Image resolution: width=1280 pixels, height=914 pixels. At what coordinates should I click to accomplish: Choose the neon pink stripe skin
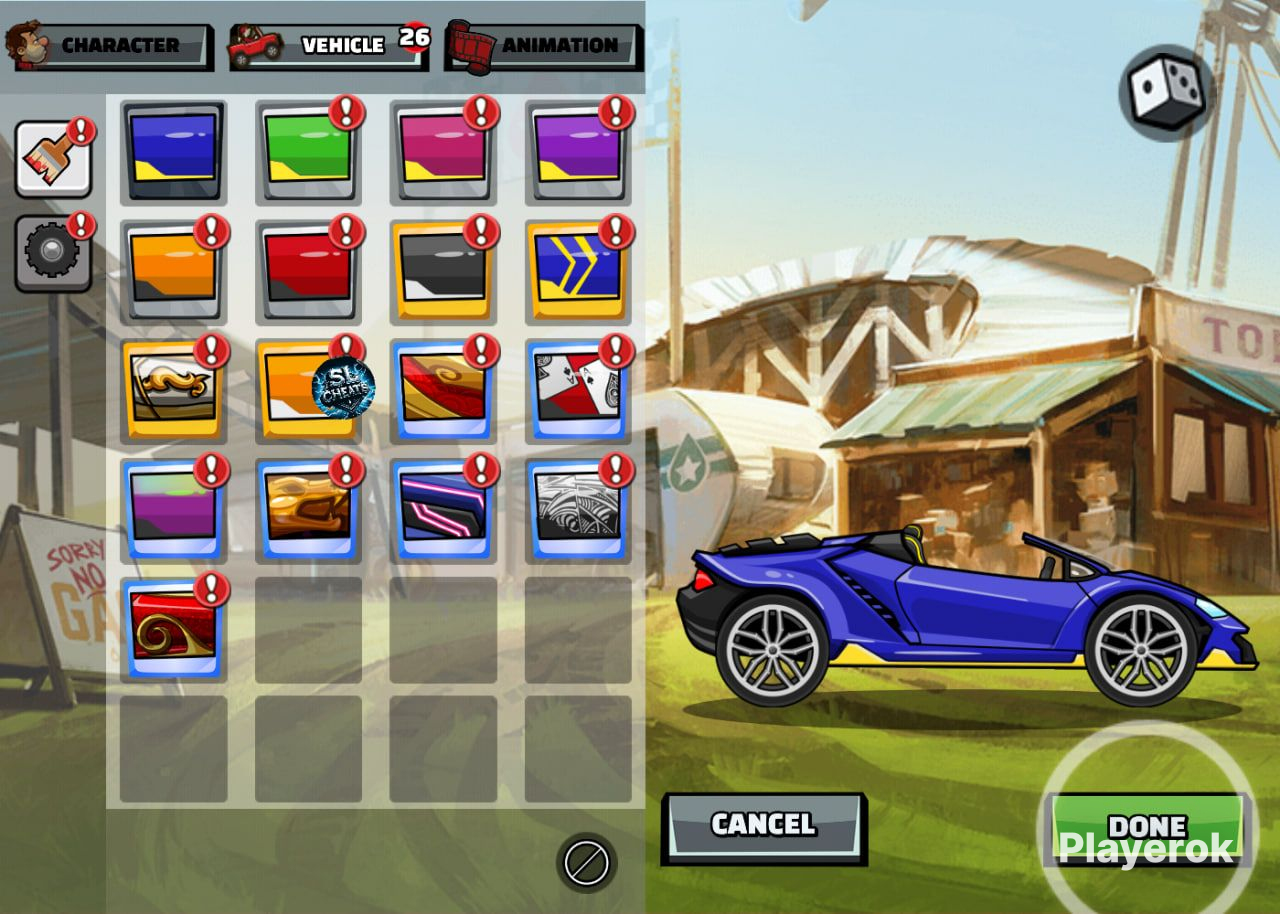click(x=442, y=509)
